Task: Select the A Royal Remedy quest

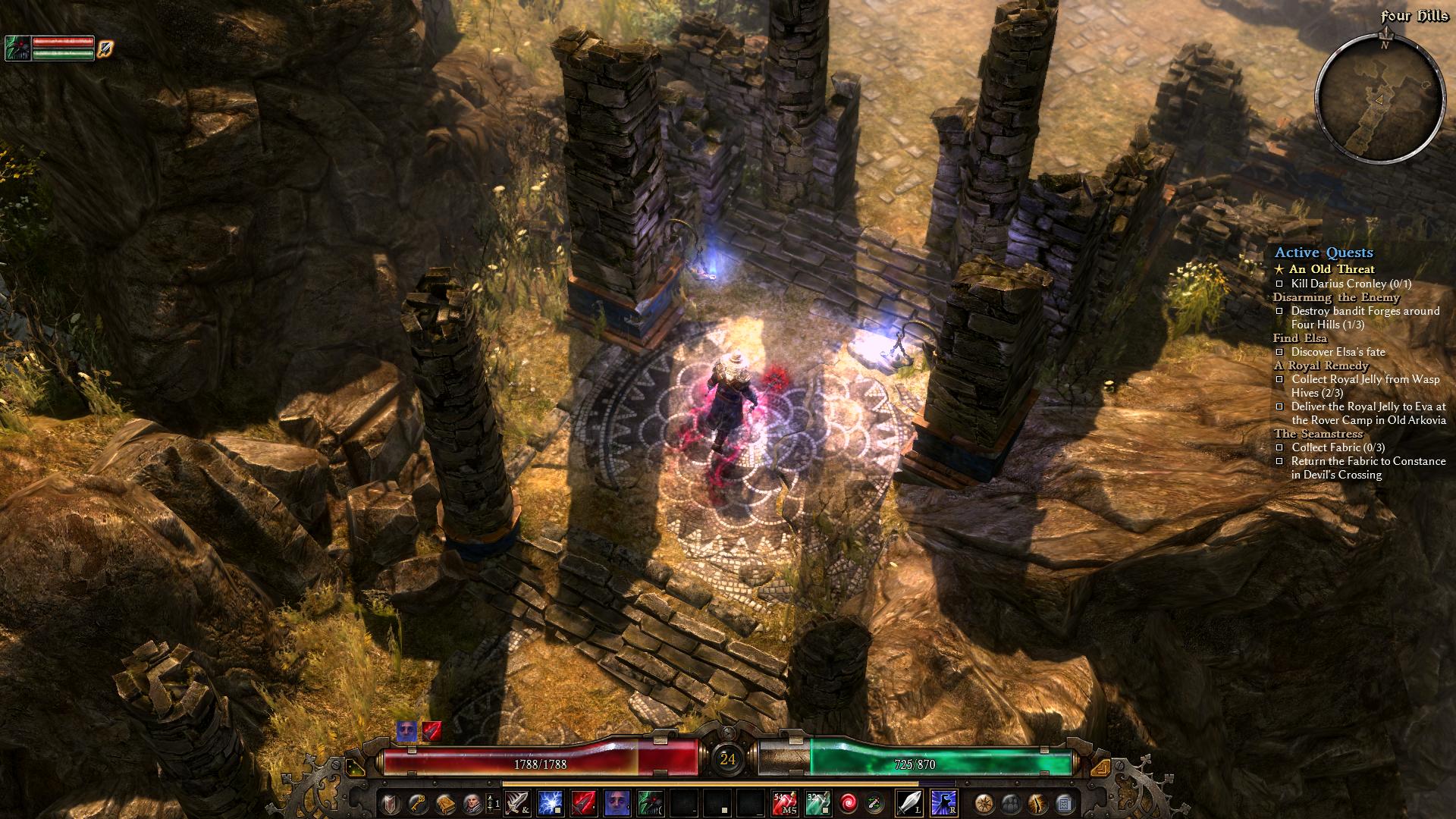Action: (x=1321, y=366)
